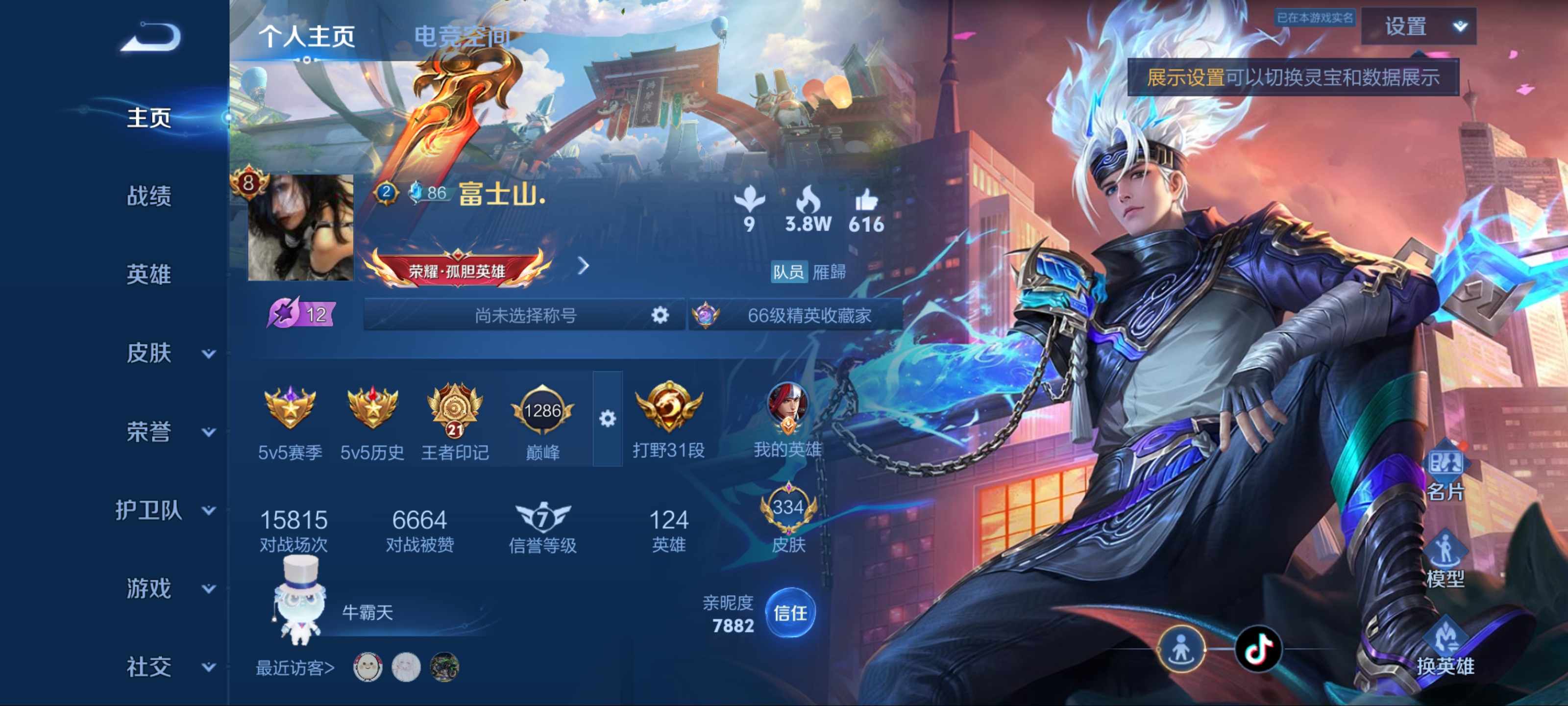
Task: Select 英雄 in the sidebar
Action: pyautogui.click(x=148, y=275)
